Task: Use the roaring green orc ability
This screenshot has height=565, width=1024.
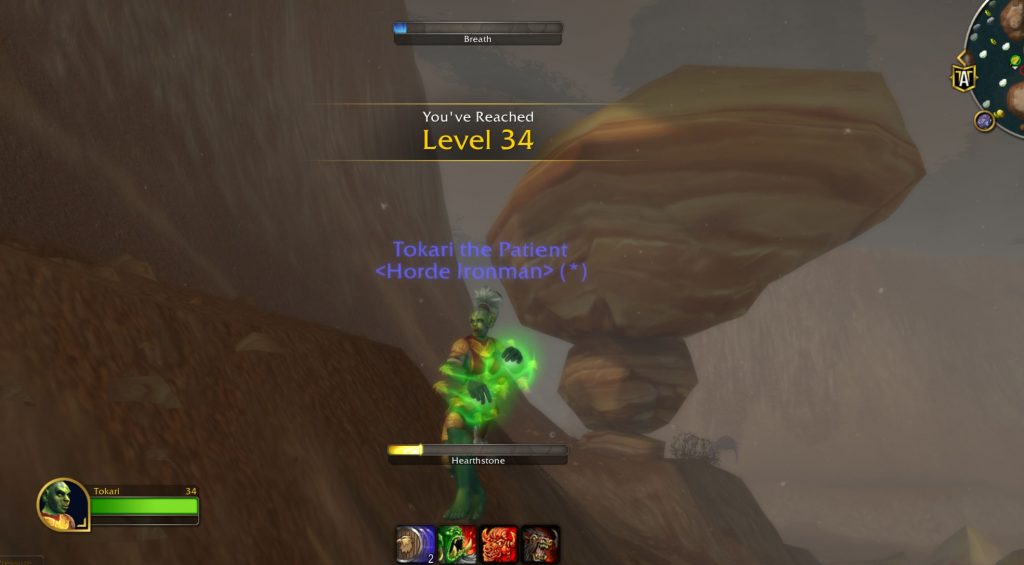Action: point(457,544)
